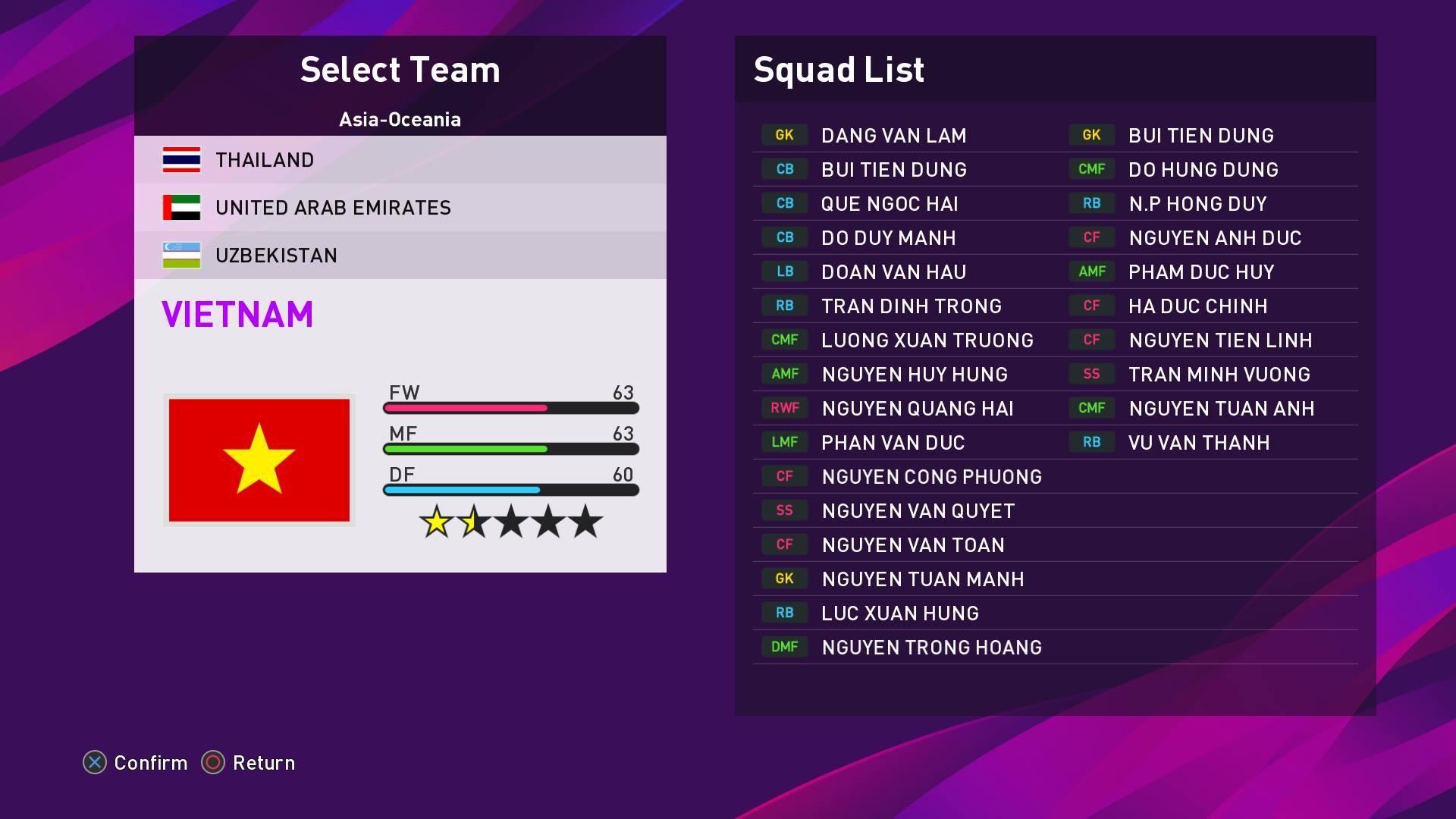The image size is (1456, 819).
Task: Click the Asia-Oceania region label
Action: pyautogui.click(x=400, y=119)
